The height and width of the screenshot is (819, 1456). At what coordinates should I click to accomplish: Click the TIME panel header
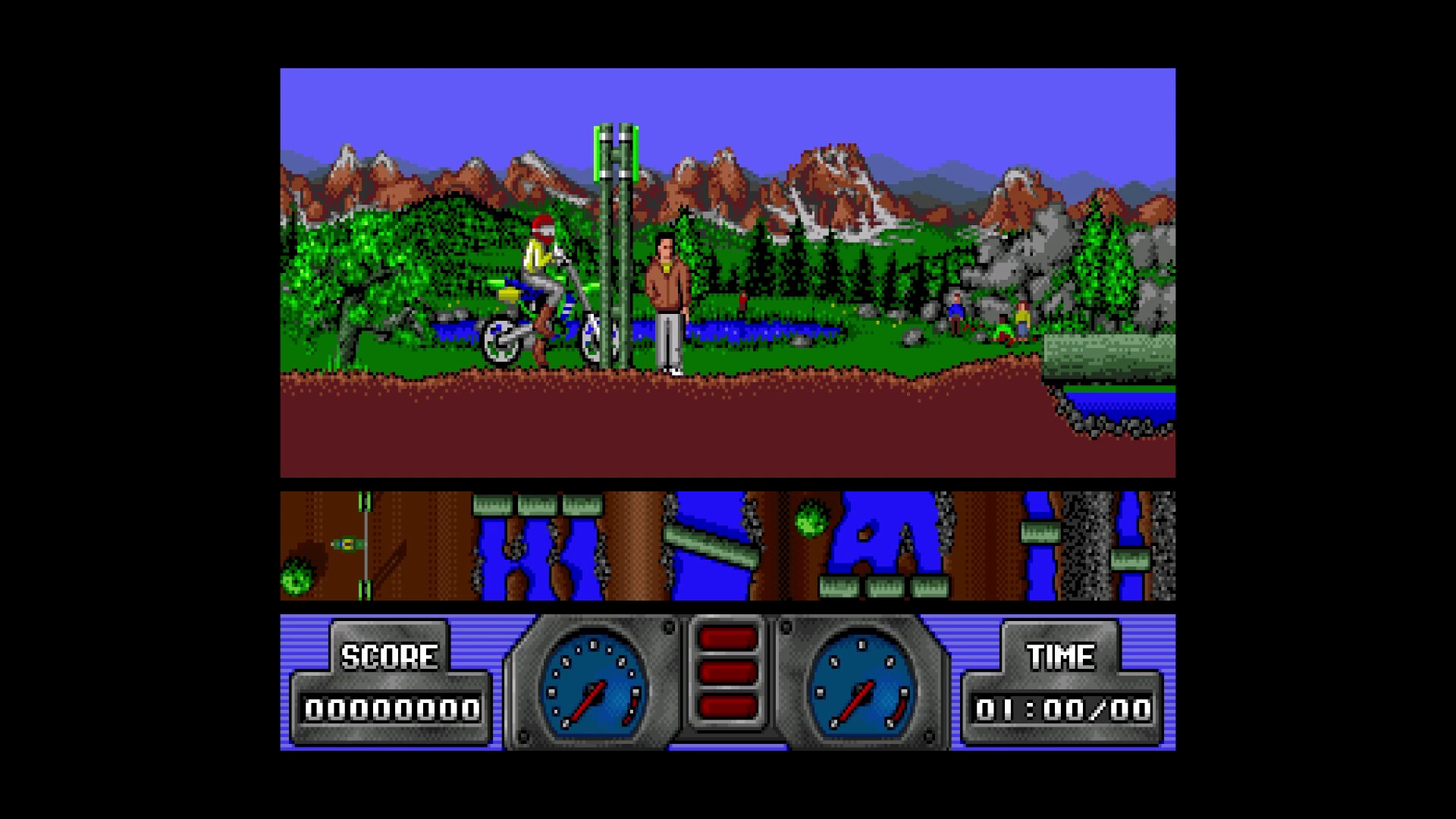point(1061,654)
